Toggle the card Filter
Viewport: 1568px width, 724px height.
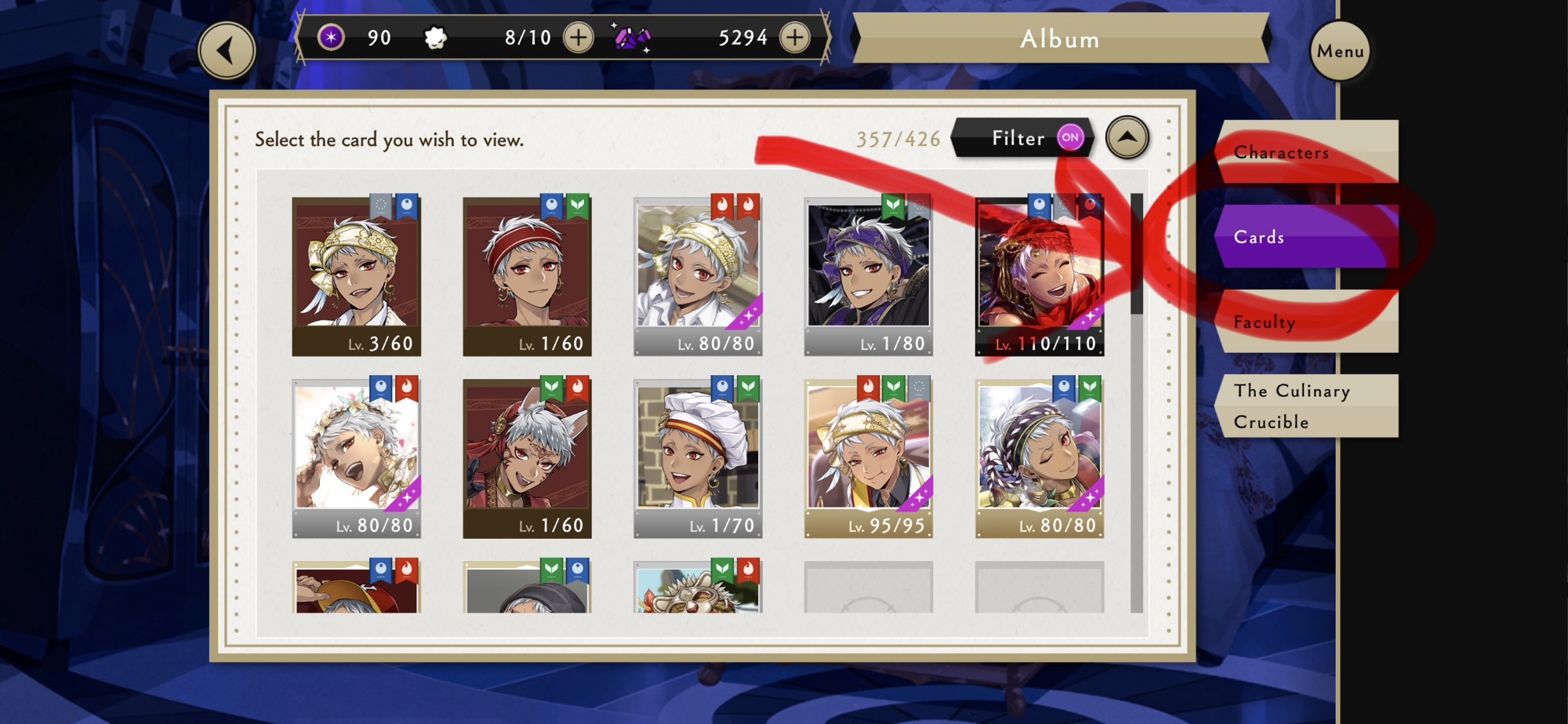1022,138
